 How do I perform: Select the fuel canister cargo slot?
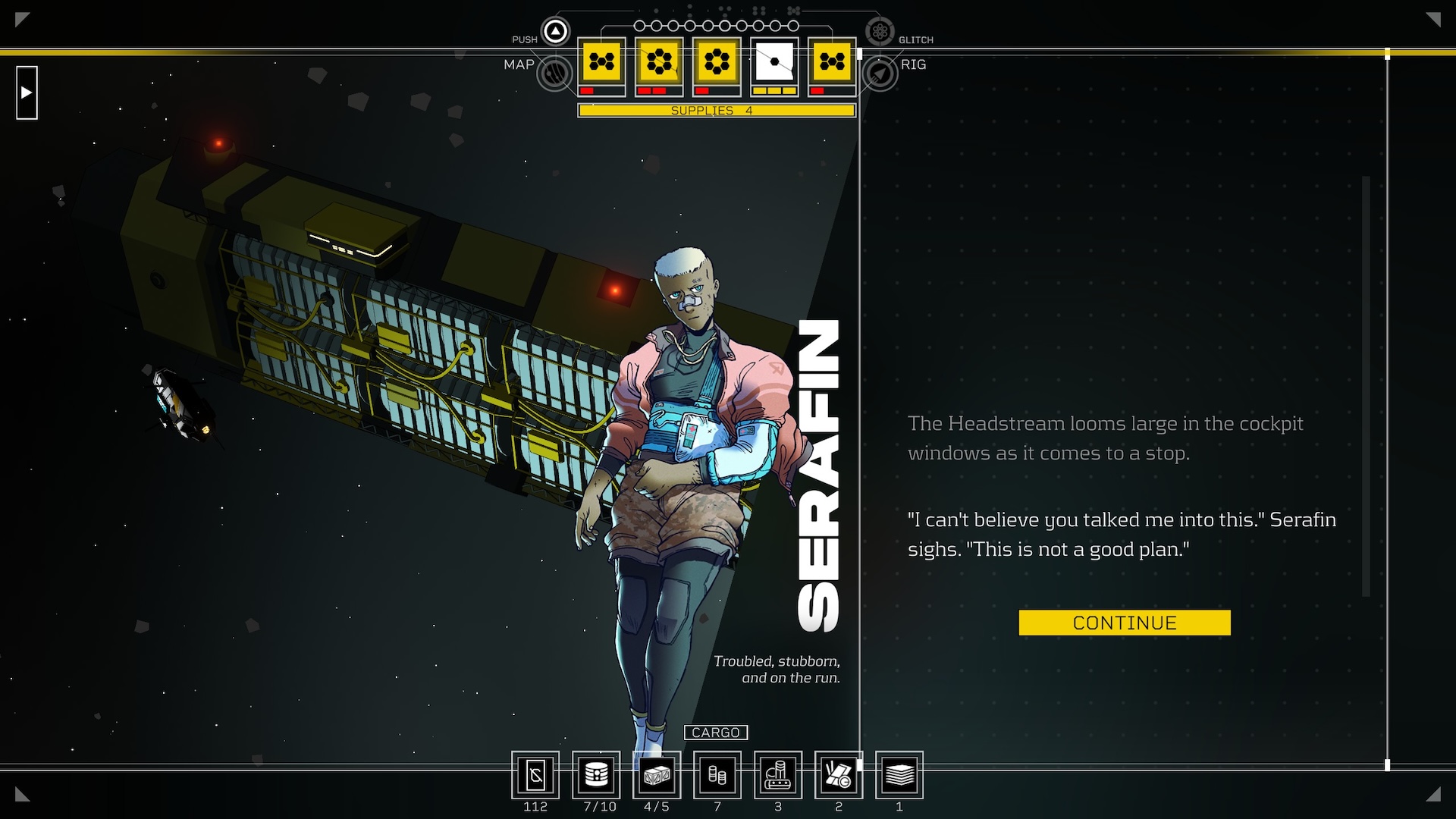[596, 775]
